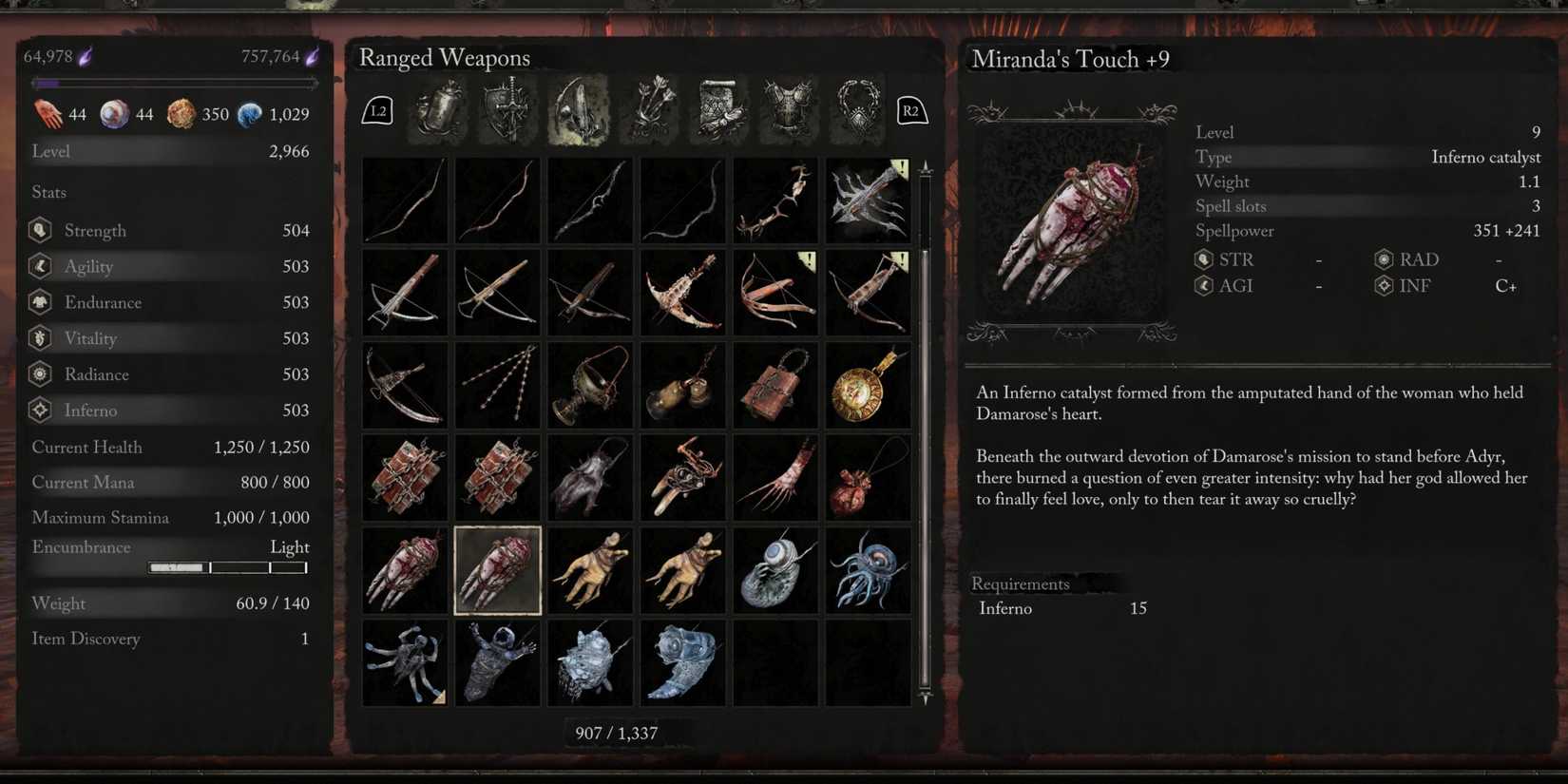Select the equipped Miranda's Touch hand in the grid
Image resolution: width=1568 pixels, height=784 pixels.
pos(496,569)
